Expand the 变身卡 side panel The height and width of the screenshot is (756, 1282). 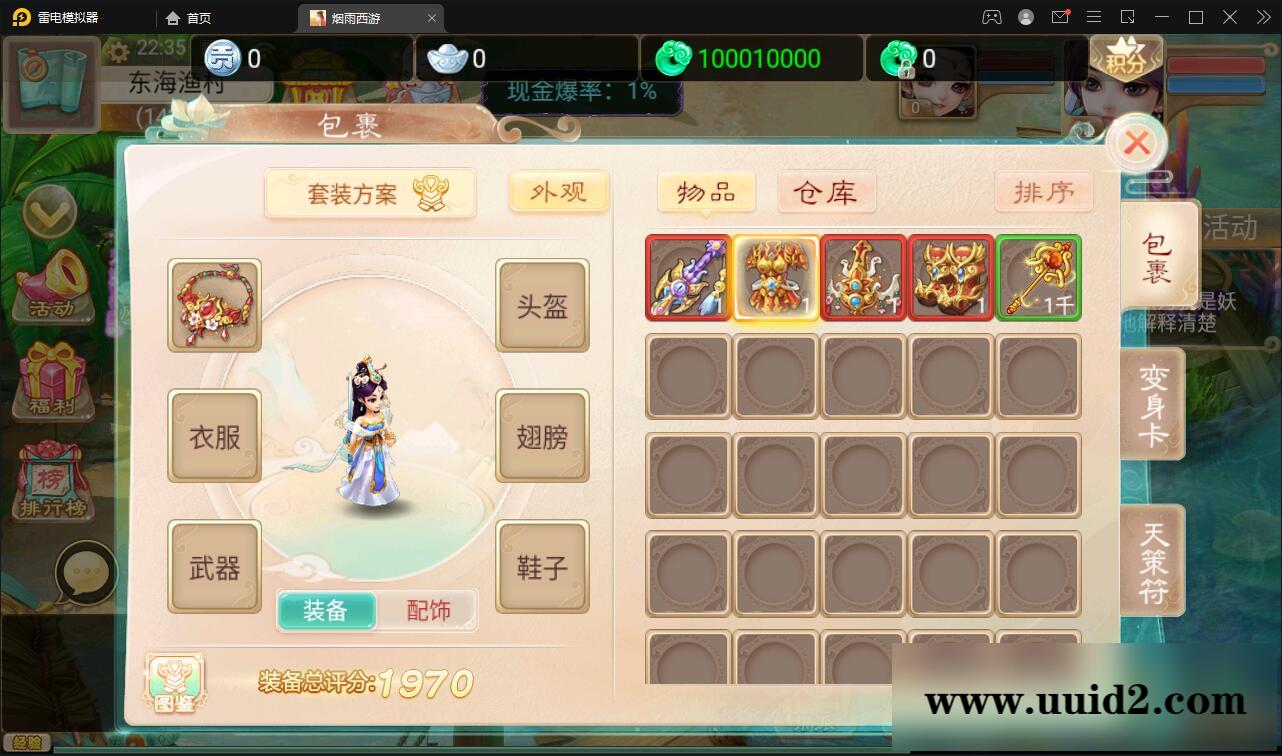coord(1150,401)
